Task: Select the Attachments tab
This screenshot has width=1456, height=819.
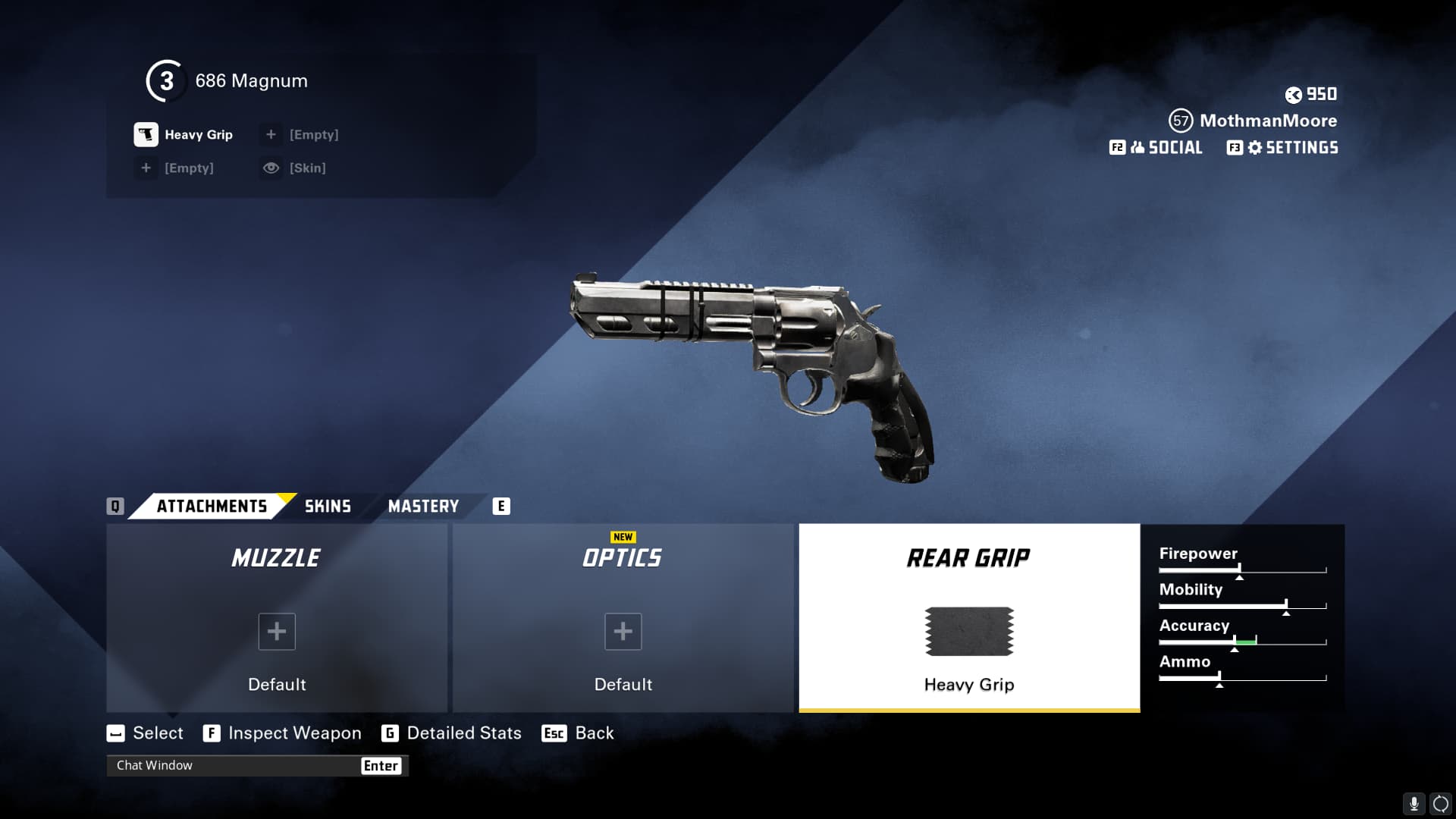Action: click(212, 506)
